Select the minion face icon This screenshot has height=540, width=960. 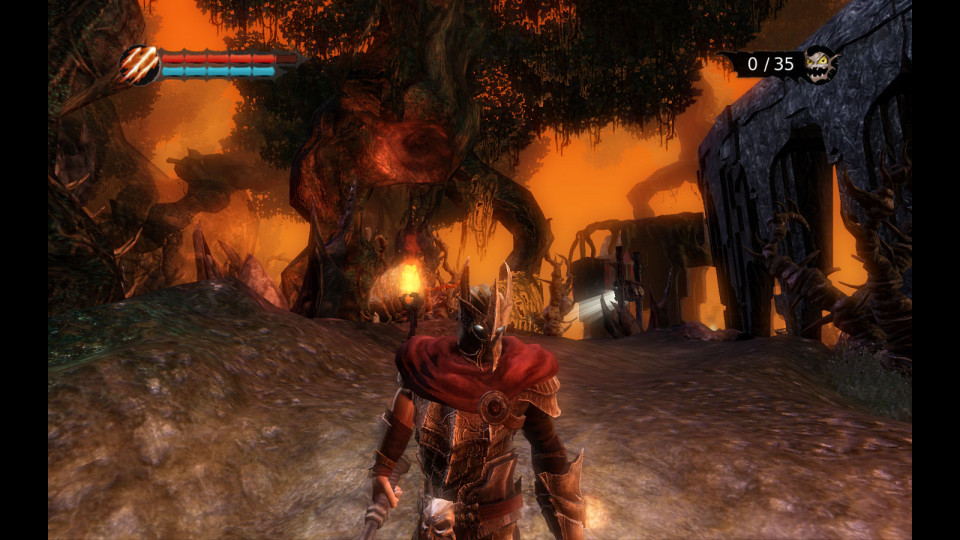pos(820,65)
